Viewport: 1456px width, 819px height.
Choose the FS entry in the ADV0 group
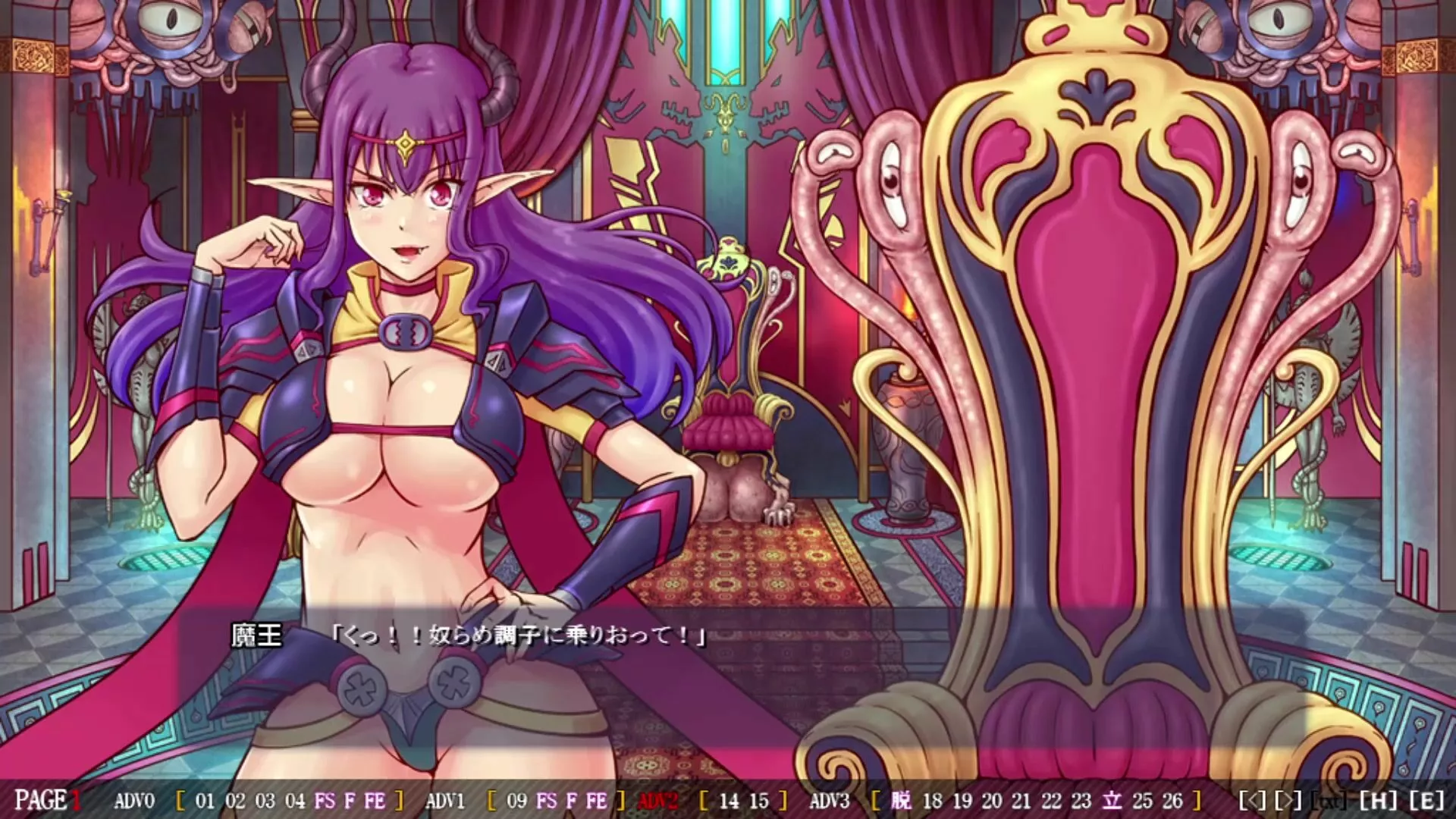[x=324, y=800]
